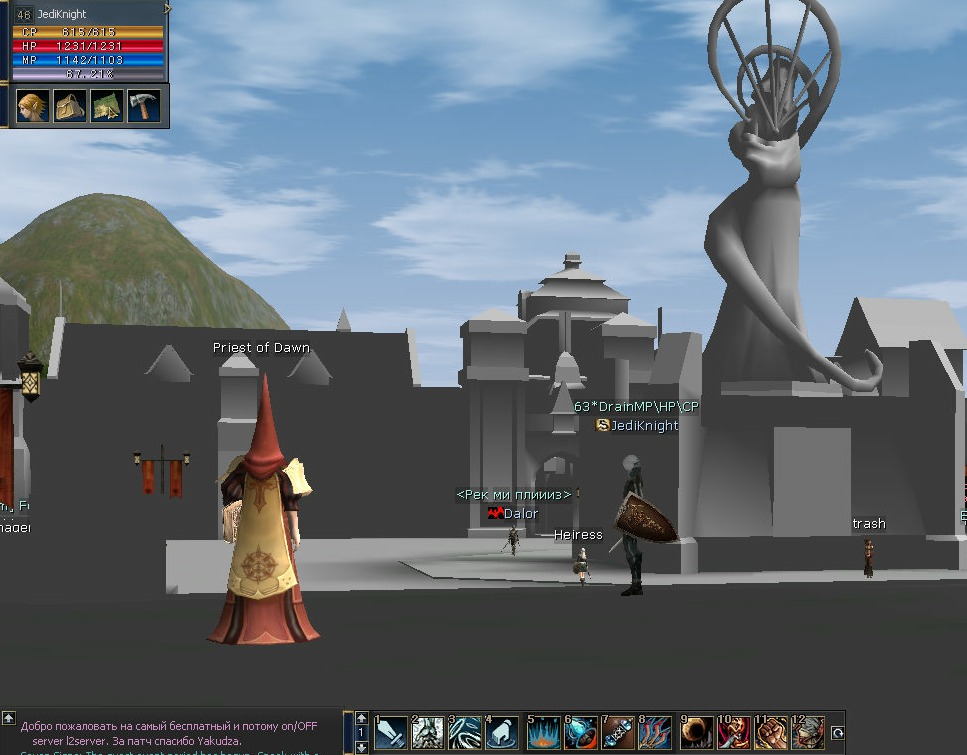Activate the sword attack skill in slot 1
Image resolution: width=967 pixels, height=755 pixels.
391,733
